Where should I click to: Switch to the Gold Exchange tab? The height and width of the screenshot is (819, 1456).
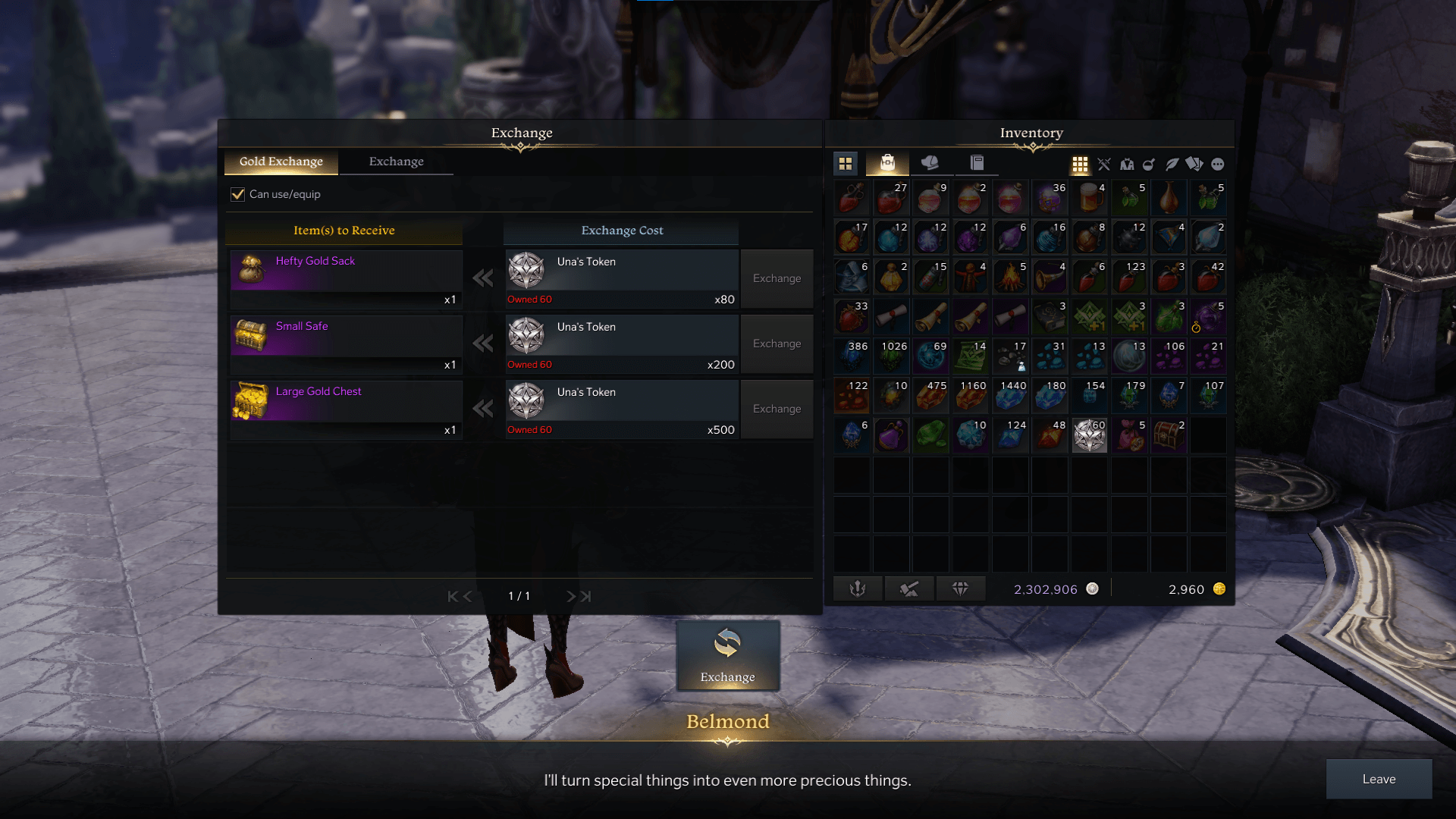(281, 162)
